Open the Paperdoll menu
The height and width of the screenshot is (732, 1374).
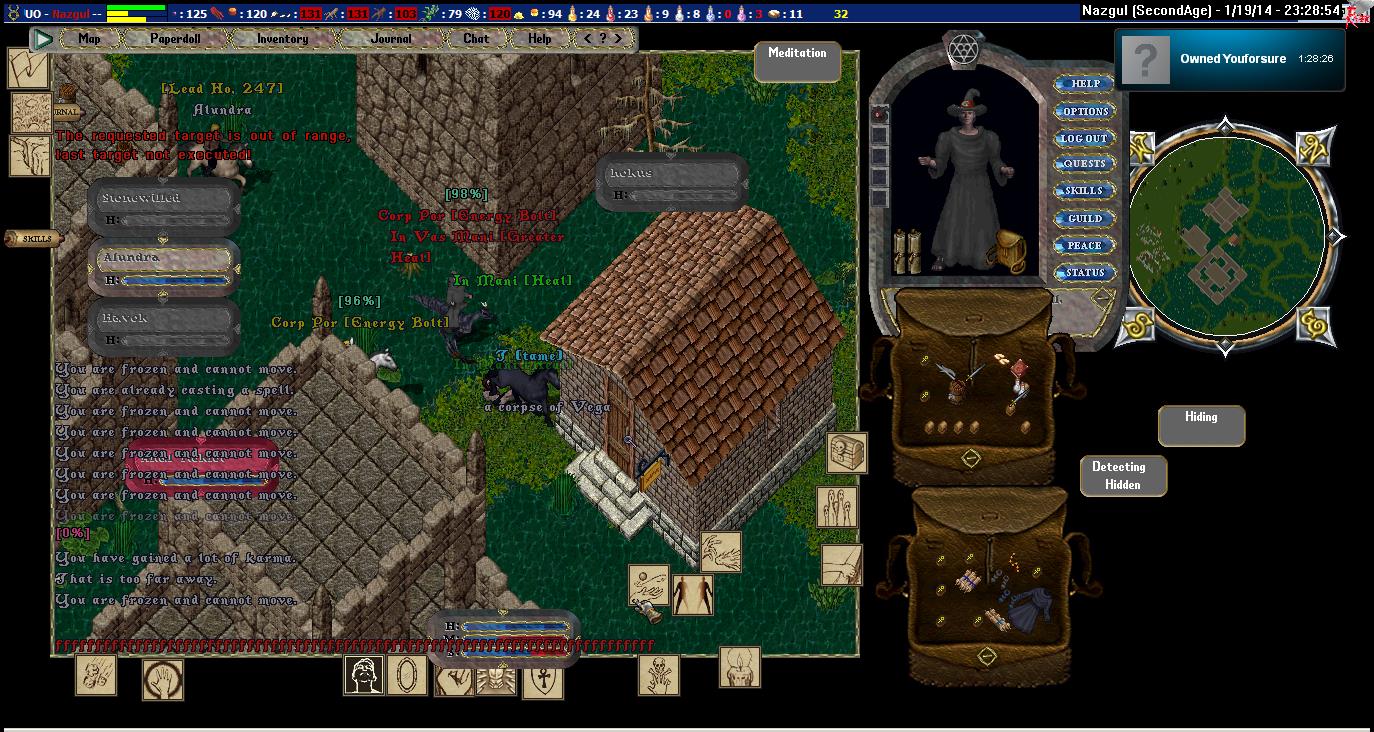(x=176, y=39)
